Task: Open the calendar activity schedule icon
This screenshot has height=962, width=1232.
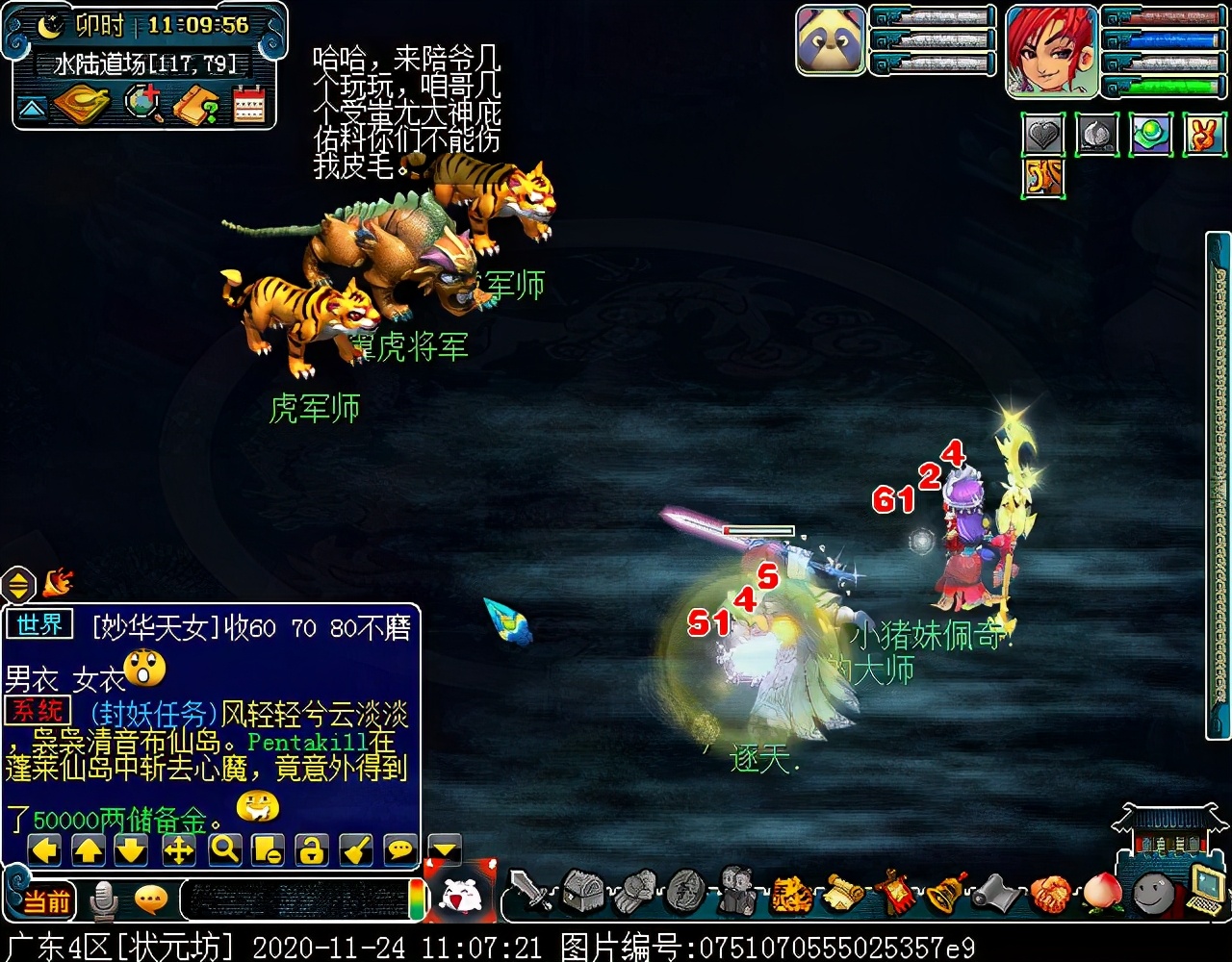Action: pos(248,104)
